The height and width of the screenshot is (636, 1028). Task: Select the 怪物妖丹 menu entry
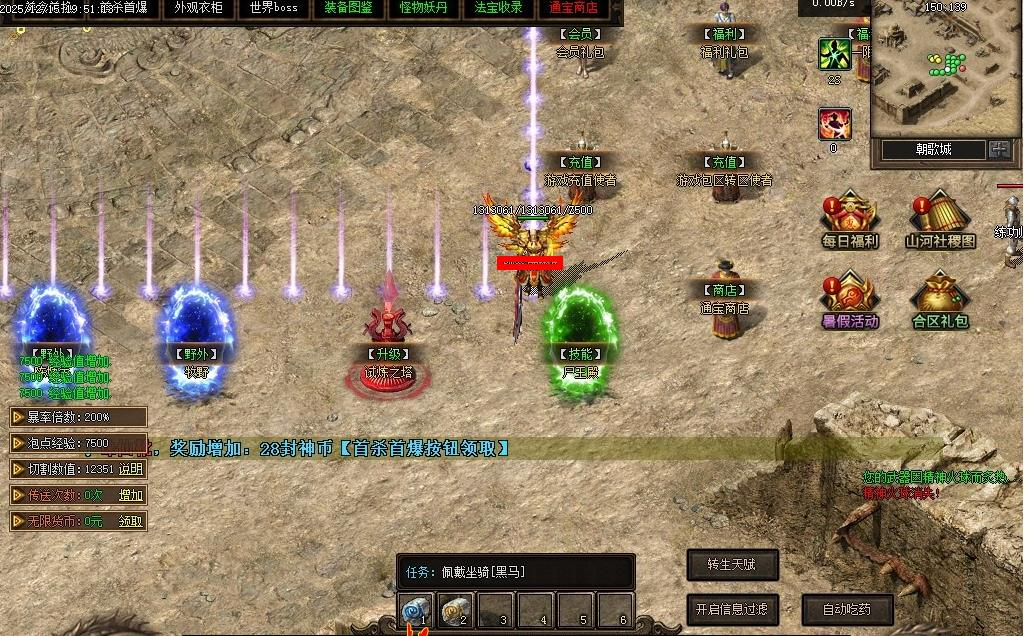pos(423,8)
